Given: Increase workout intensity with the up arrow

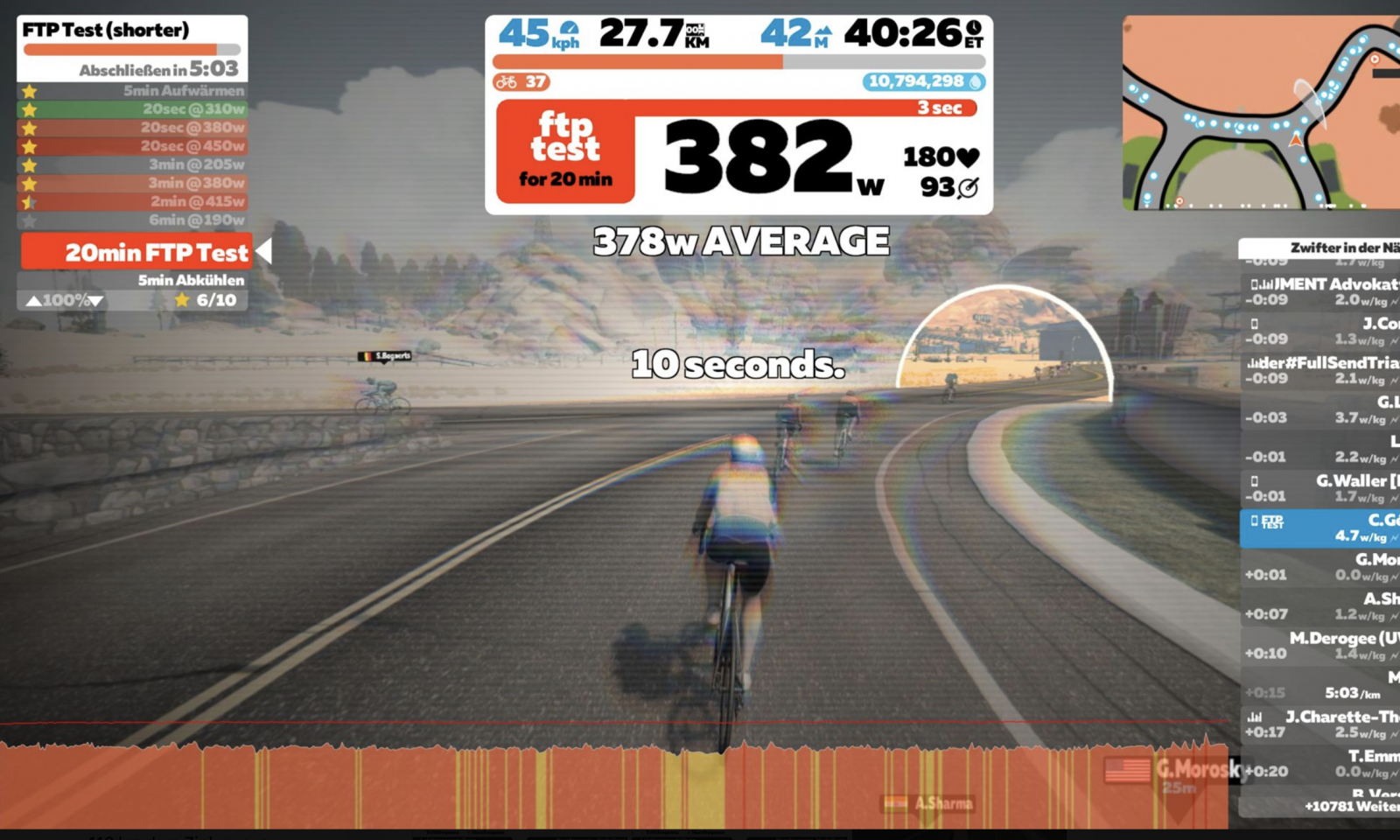Looking at the screenshot, I should pyautogui.click(x=33, y=301).
